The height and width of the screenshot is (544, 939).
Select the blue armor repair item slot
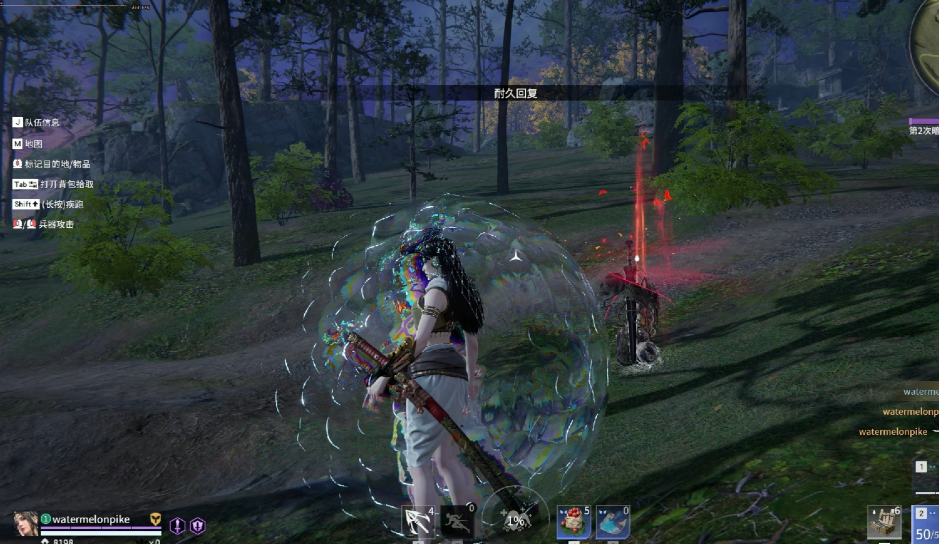click(612, 522)
